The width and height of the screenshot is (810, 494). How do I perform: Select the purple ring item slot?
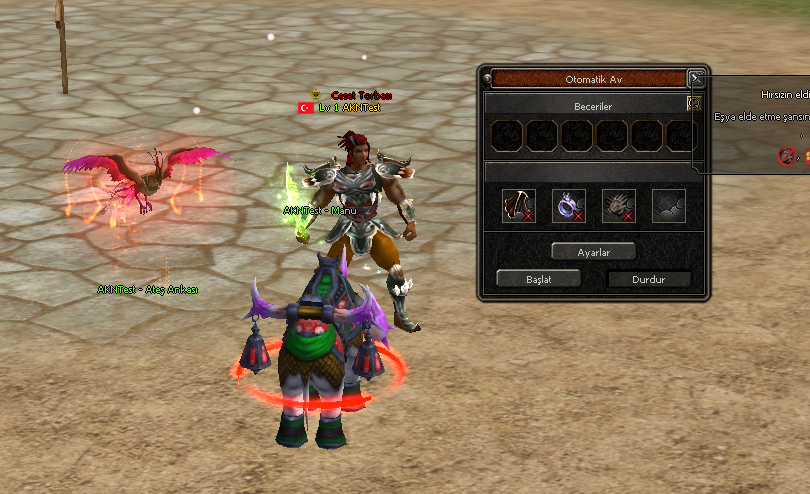click(x=569, y=206)
